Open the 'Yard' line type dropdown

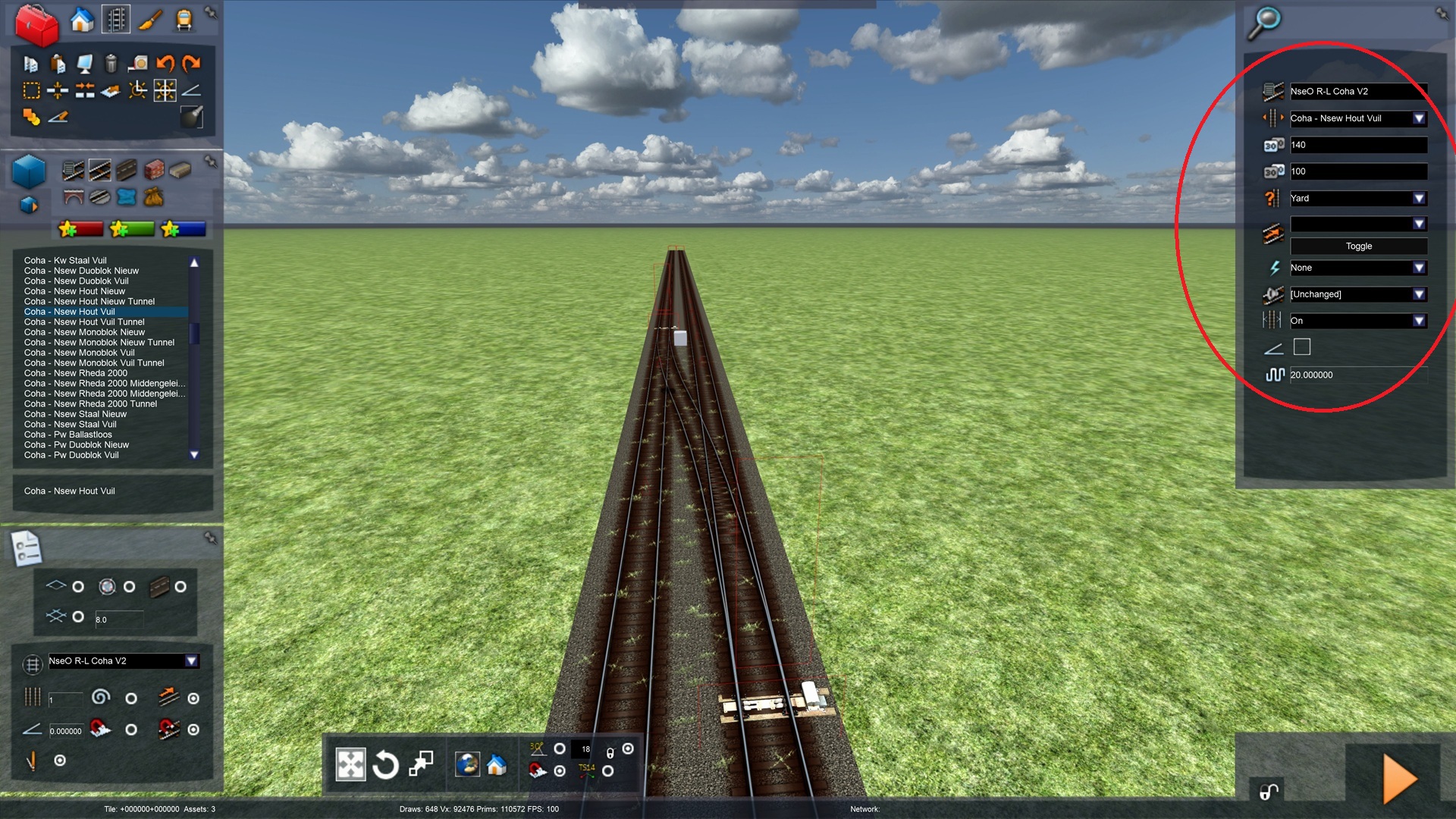[x=1419, y=199]
